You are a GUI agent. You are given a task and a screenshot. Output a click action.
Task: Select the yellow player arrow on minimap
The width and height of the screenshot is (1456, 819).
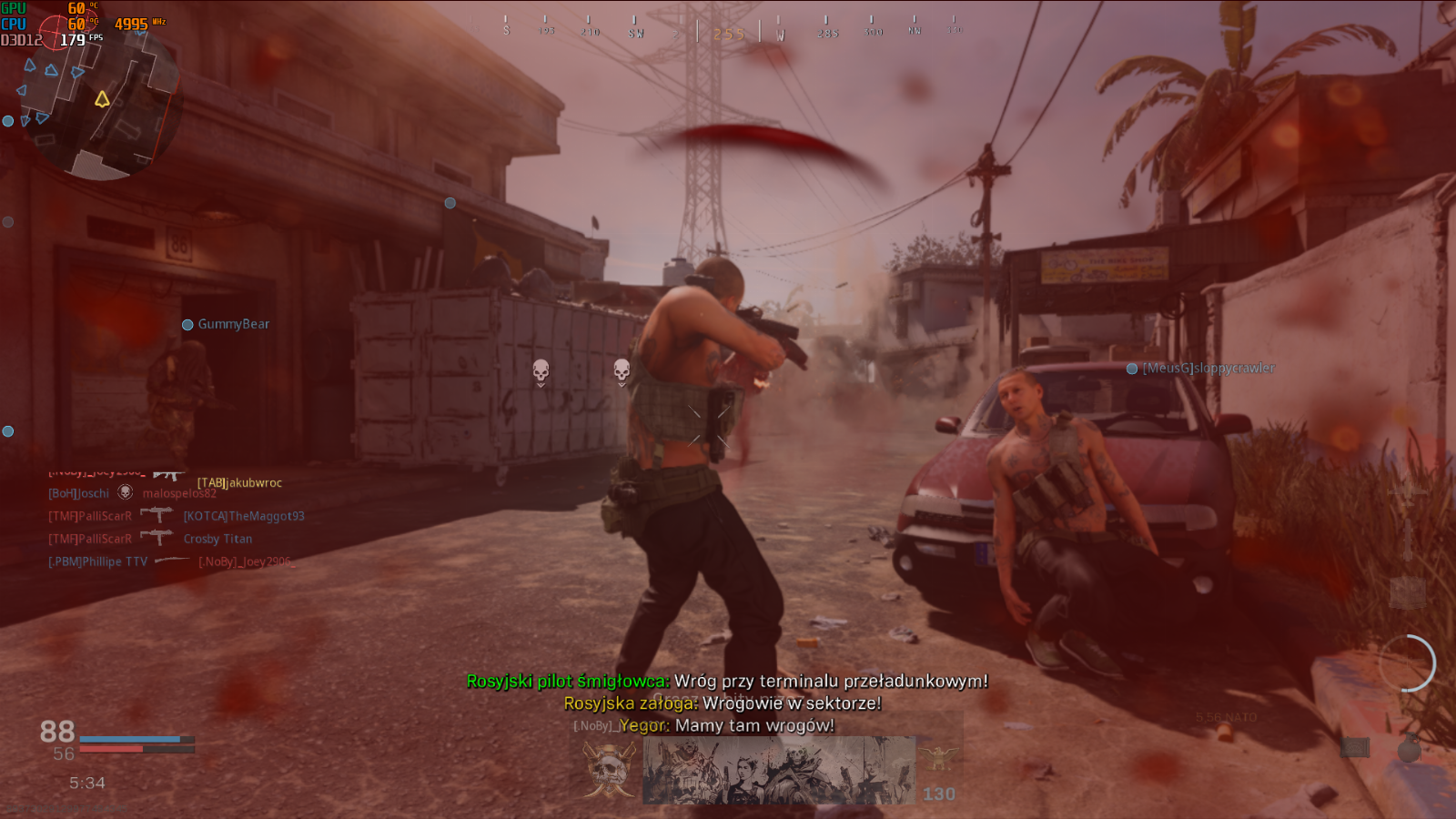click(102, 98)
